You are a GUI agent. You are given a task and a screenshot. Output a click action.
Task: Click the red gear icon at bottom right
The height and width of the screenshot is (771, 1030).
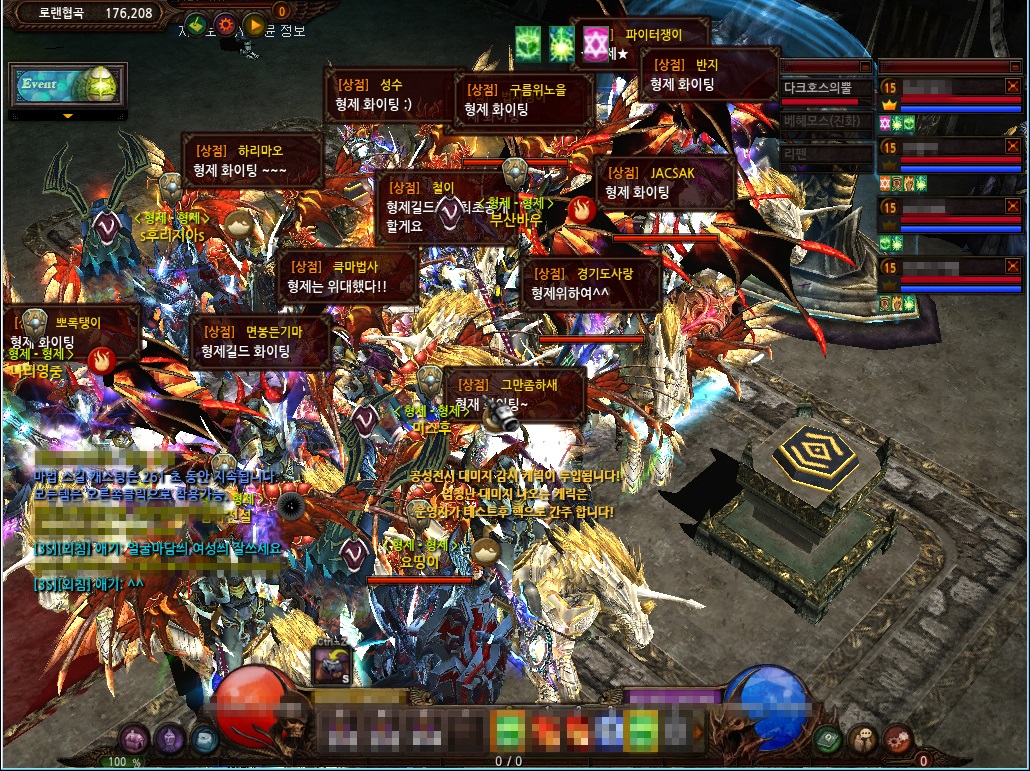point(898,739)
